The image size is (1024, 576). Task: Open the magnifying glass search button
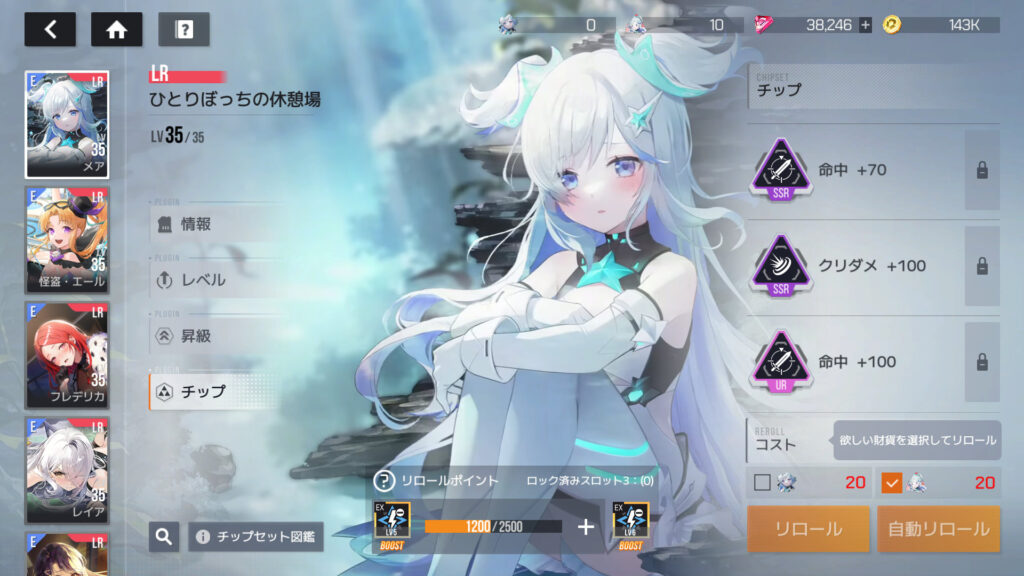point(164,537)
